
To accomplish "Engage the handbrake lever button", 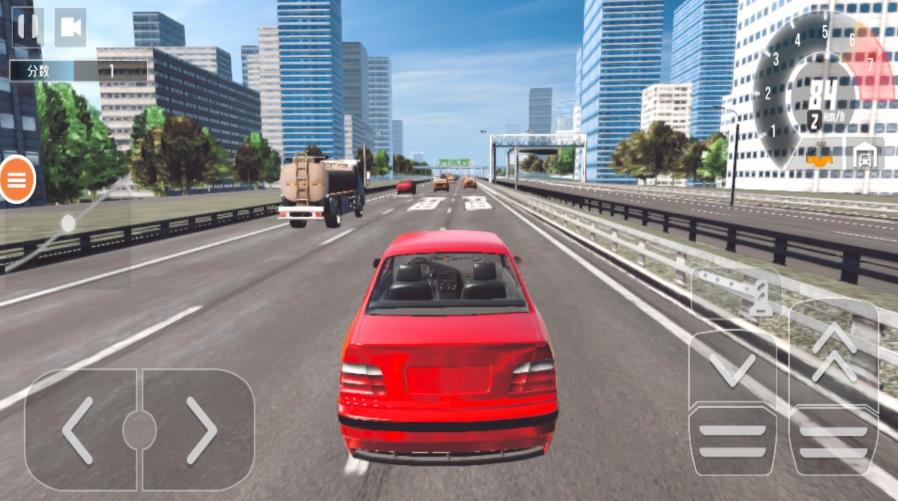I will point(736,291).
